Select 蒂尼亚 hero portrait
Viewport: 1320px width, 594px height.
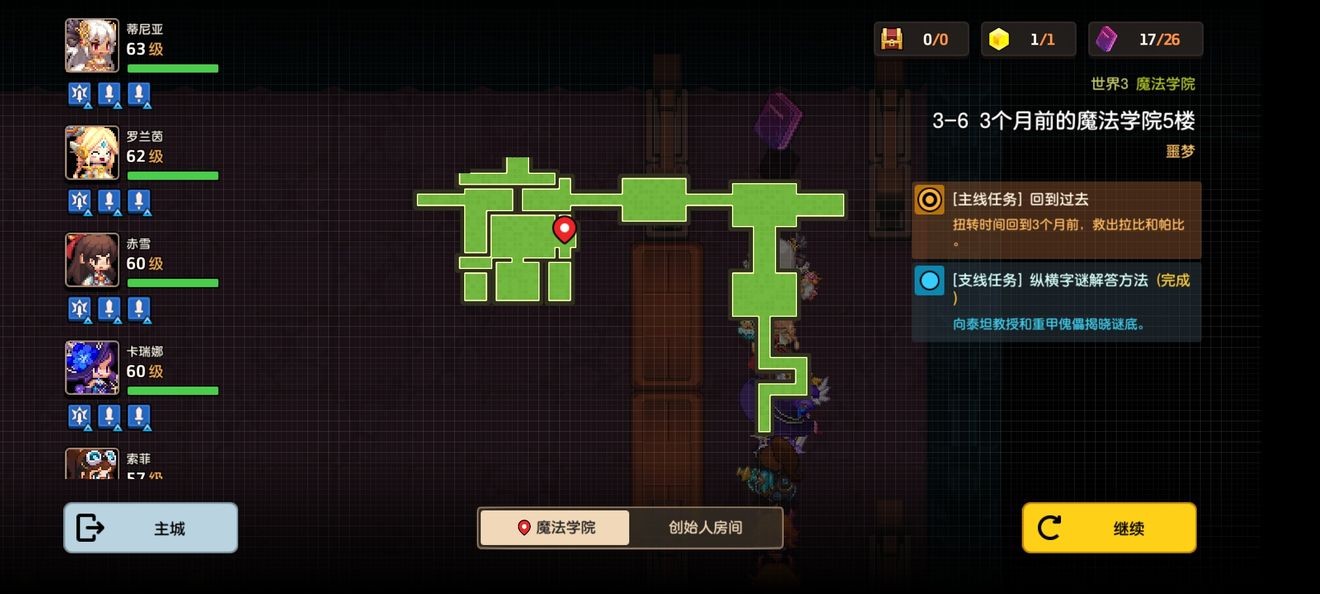92,45
